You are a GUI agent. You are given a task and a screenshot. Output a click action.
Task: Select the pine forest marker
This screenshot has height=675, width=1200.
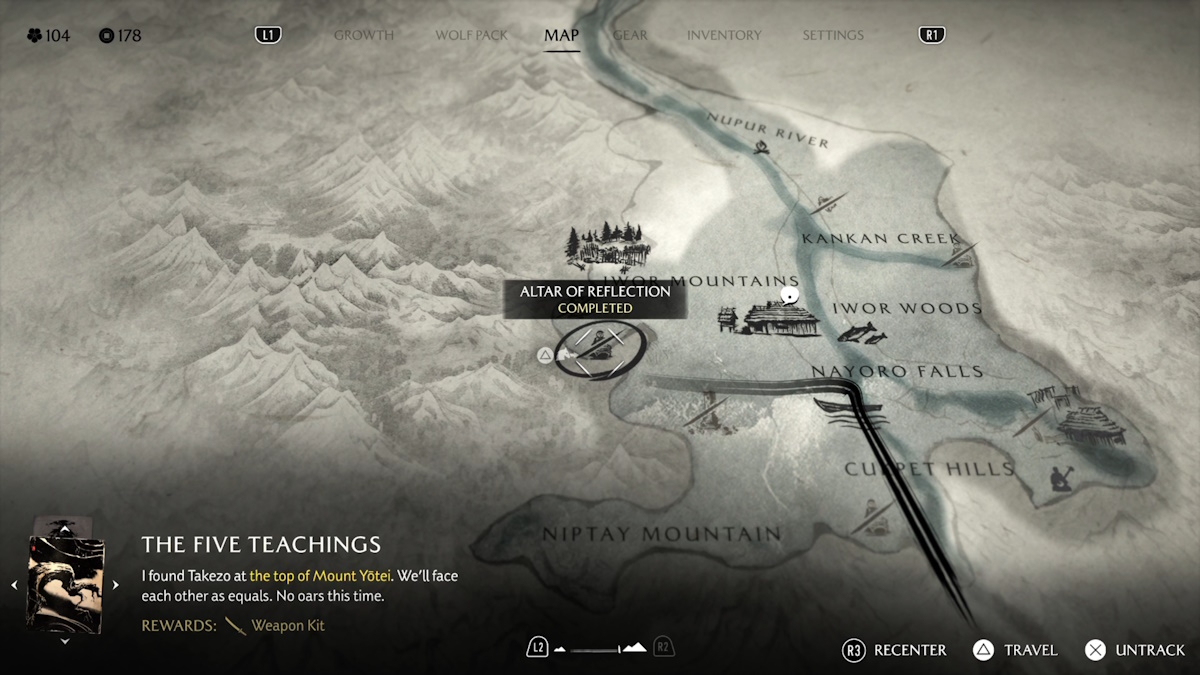click(x=607, y=245)
